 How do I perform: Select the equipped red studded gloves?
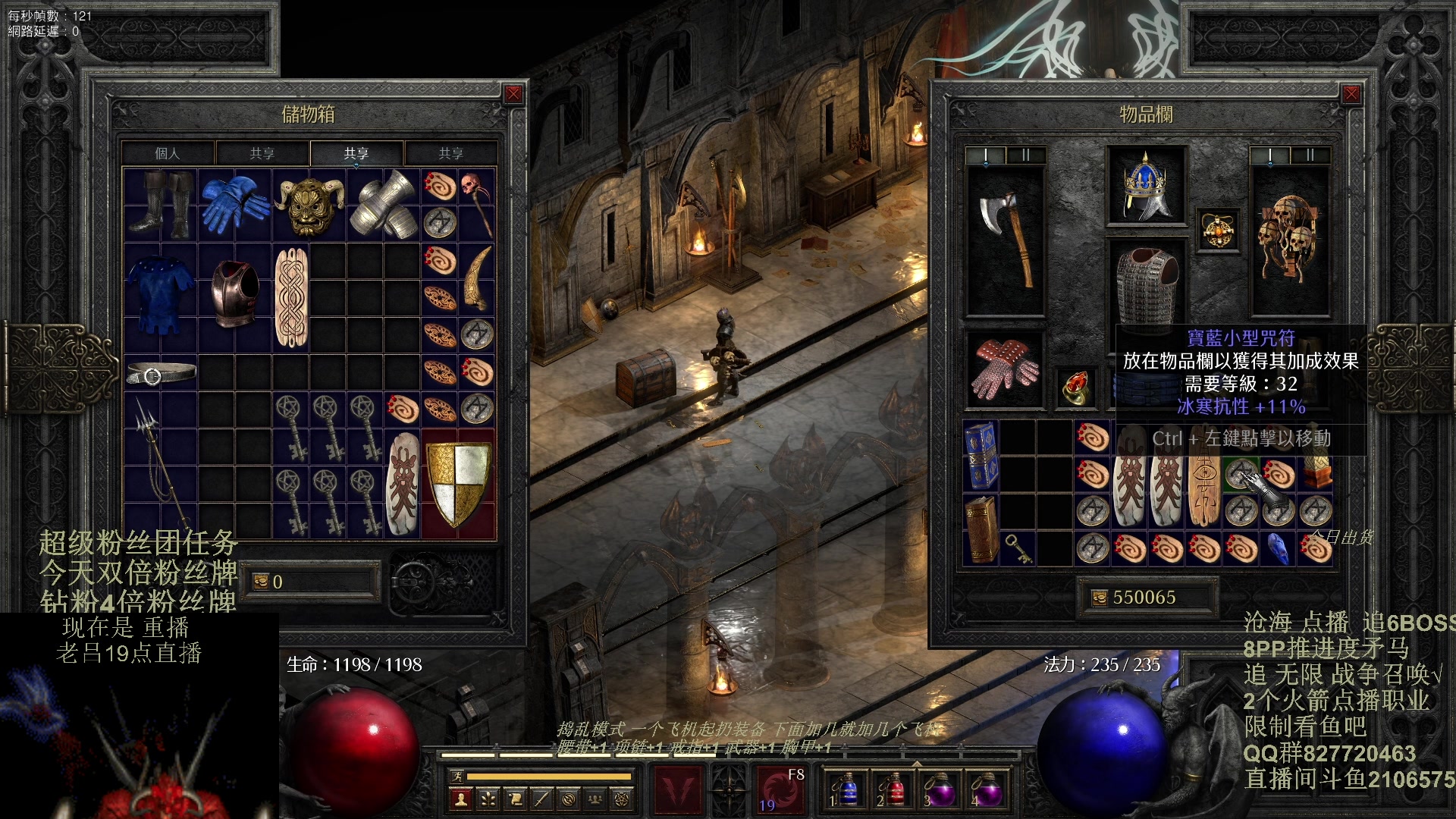(1005, 369)
